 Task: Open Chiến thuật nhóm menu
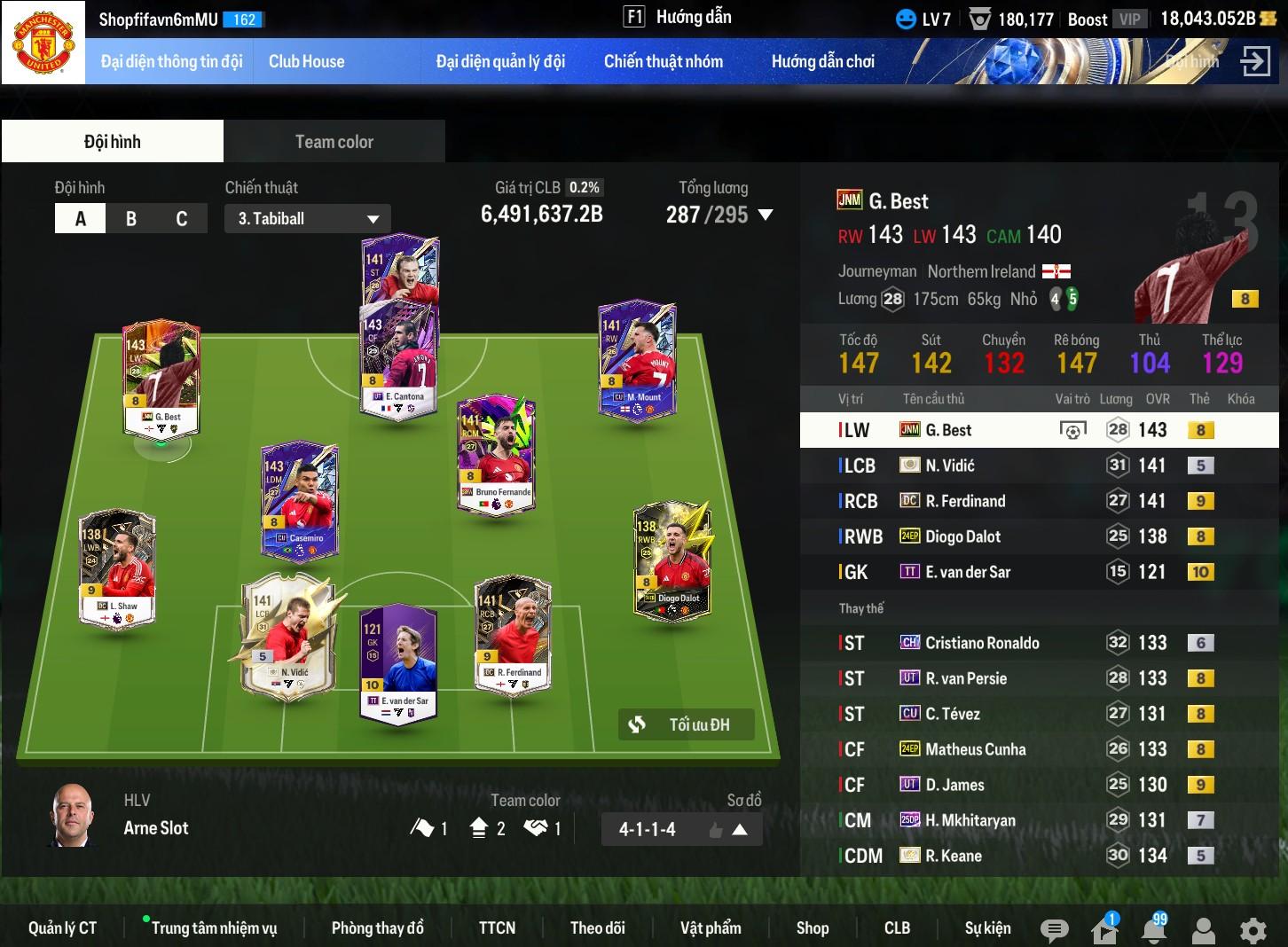pos(663,61)
